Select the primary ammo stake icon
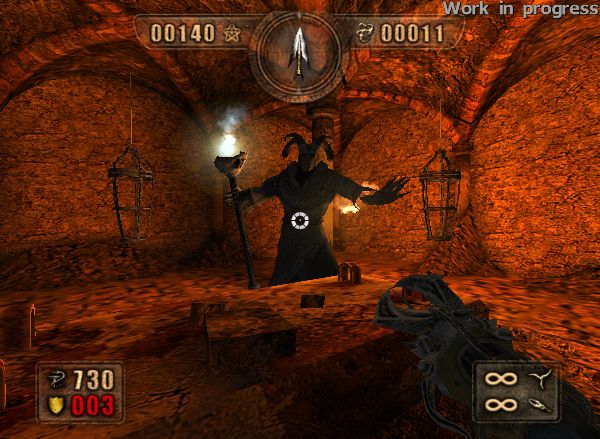Viewport: 600px width, 439px height. click(542, 378)
